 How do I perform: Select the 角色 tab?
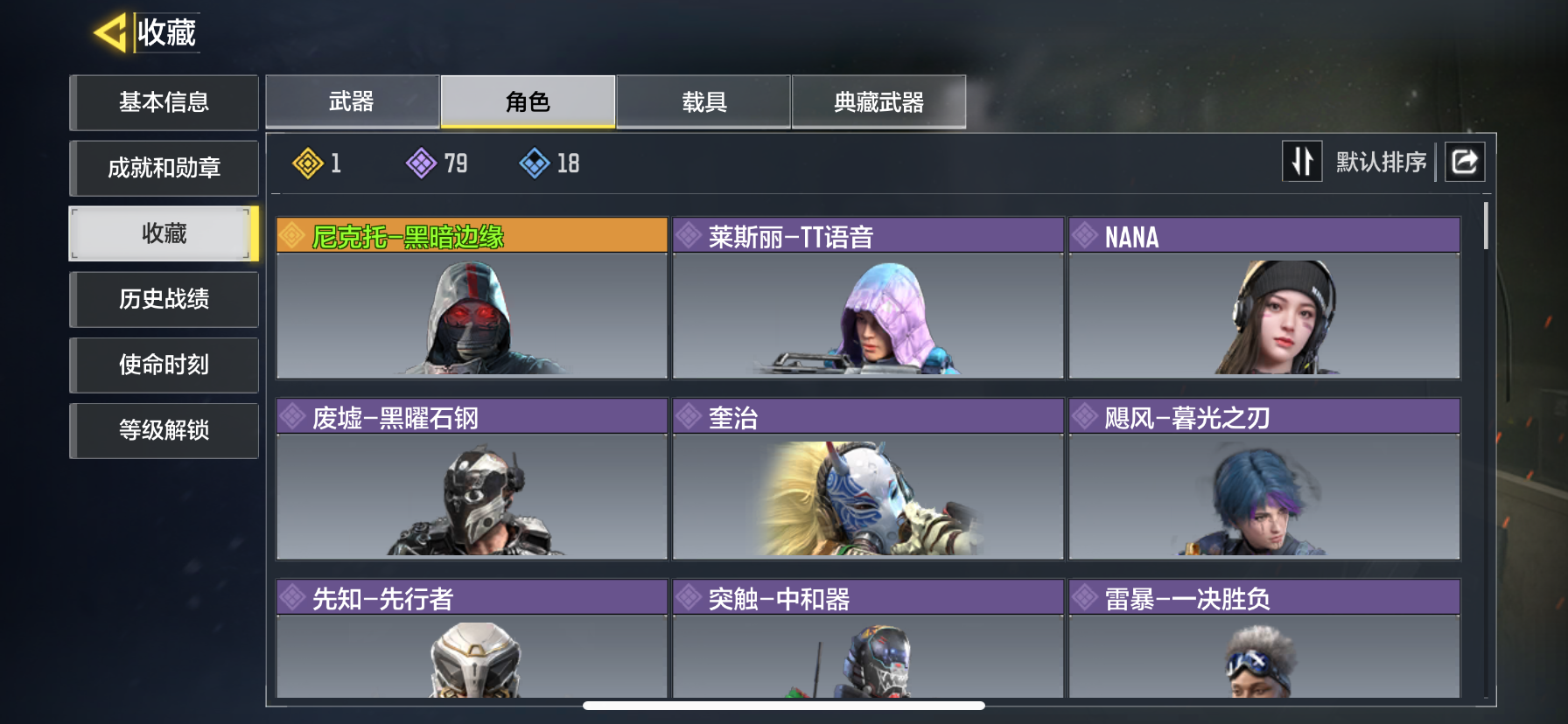(528, 102)
